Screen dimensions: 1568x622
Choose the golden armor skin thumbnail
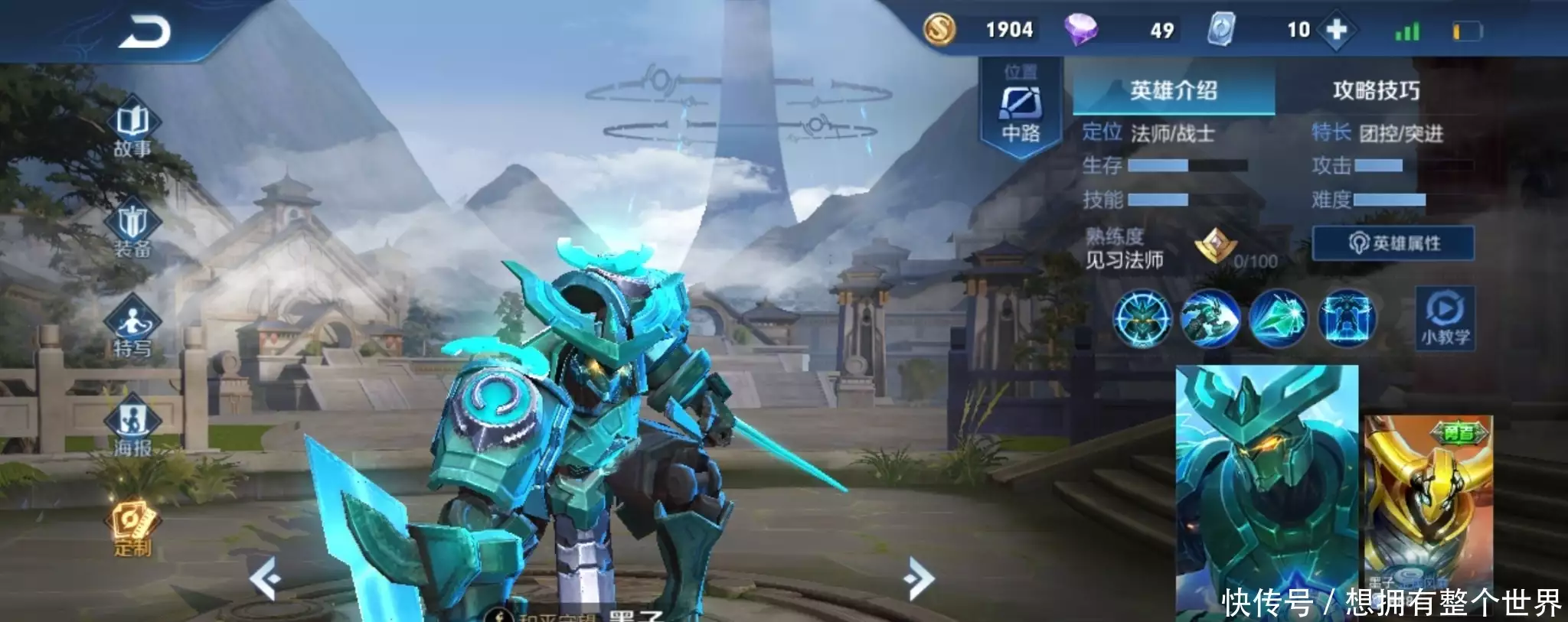pos(1428,505)
